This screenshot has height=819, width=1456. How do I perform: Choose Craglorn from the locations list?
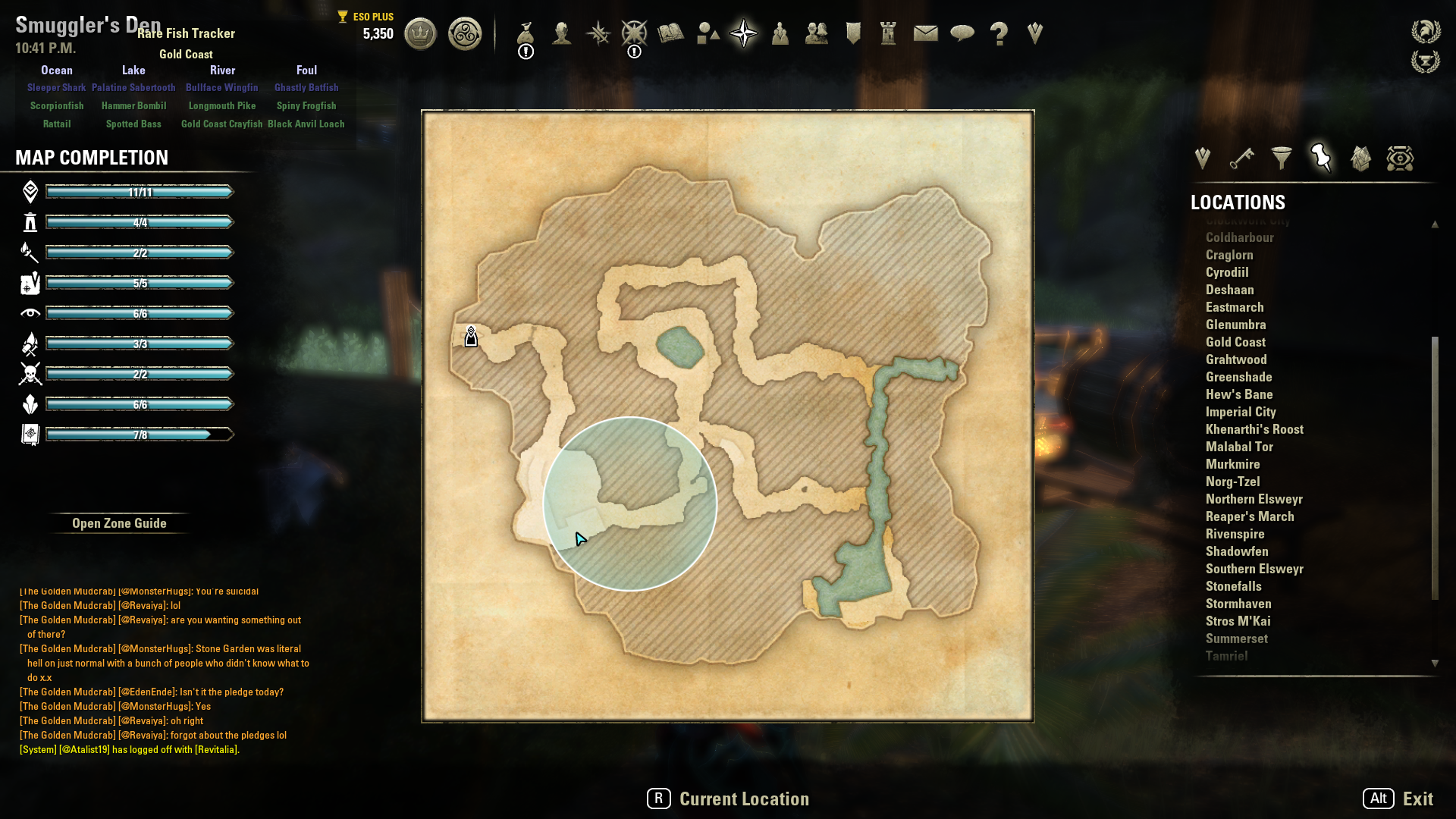click(1229, 255)
